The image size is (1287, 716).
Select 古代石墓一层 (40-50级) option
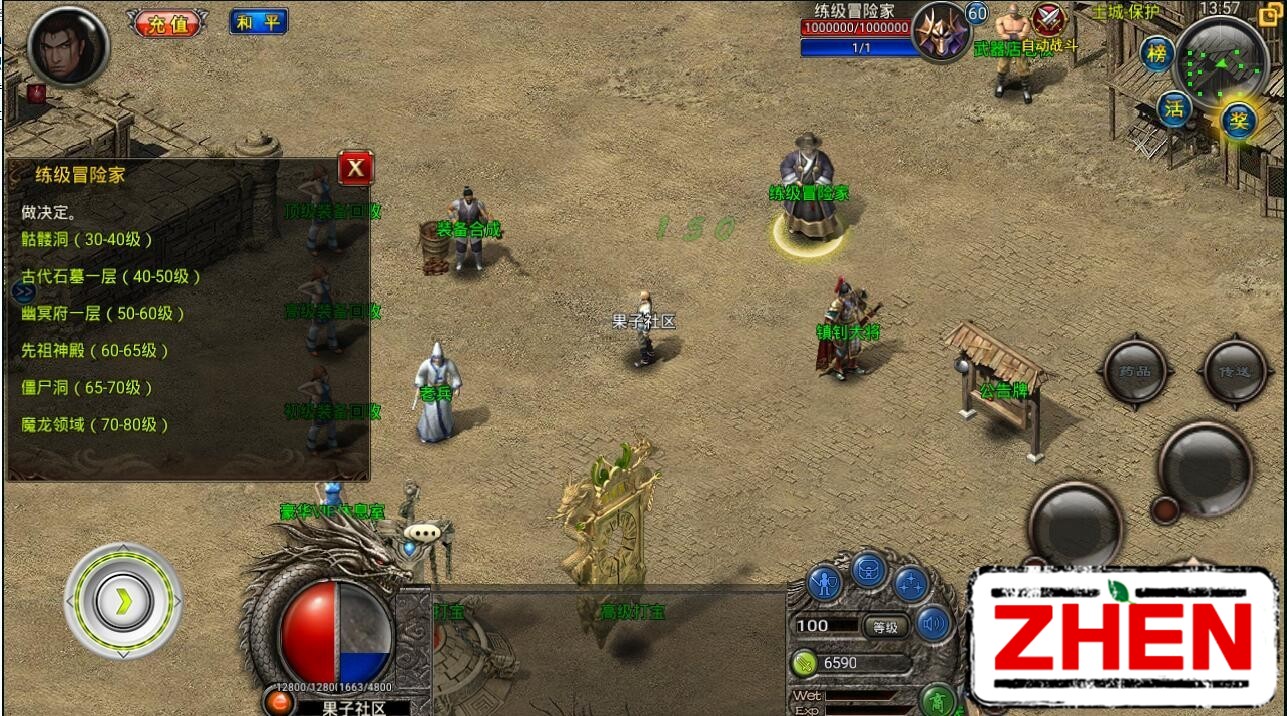pos(111,276)
